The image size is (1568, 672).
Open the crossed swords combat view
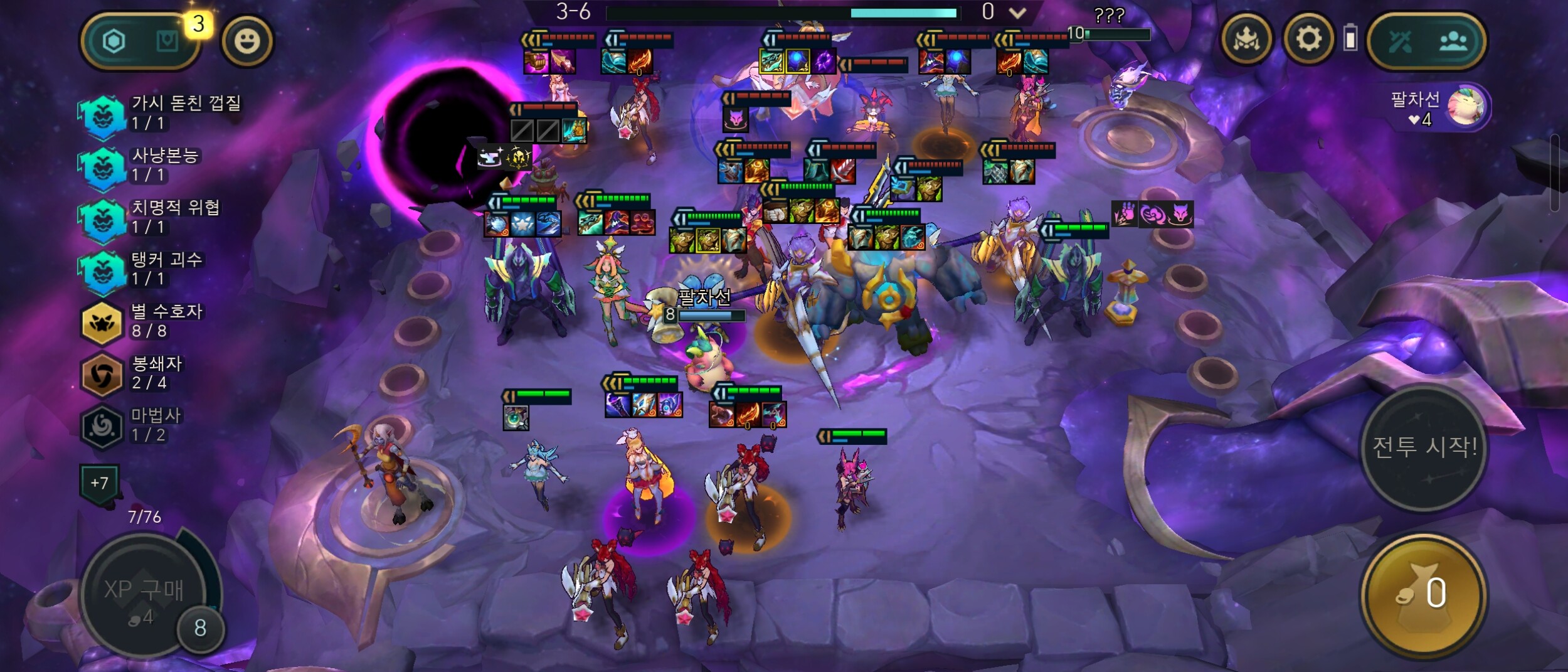coord(1400,41)
